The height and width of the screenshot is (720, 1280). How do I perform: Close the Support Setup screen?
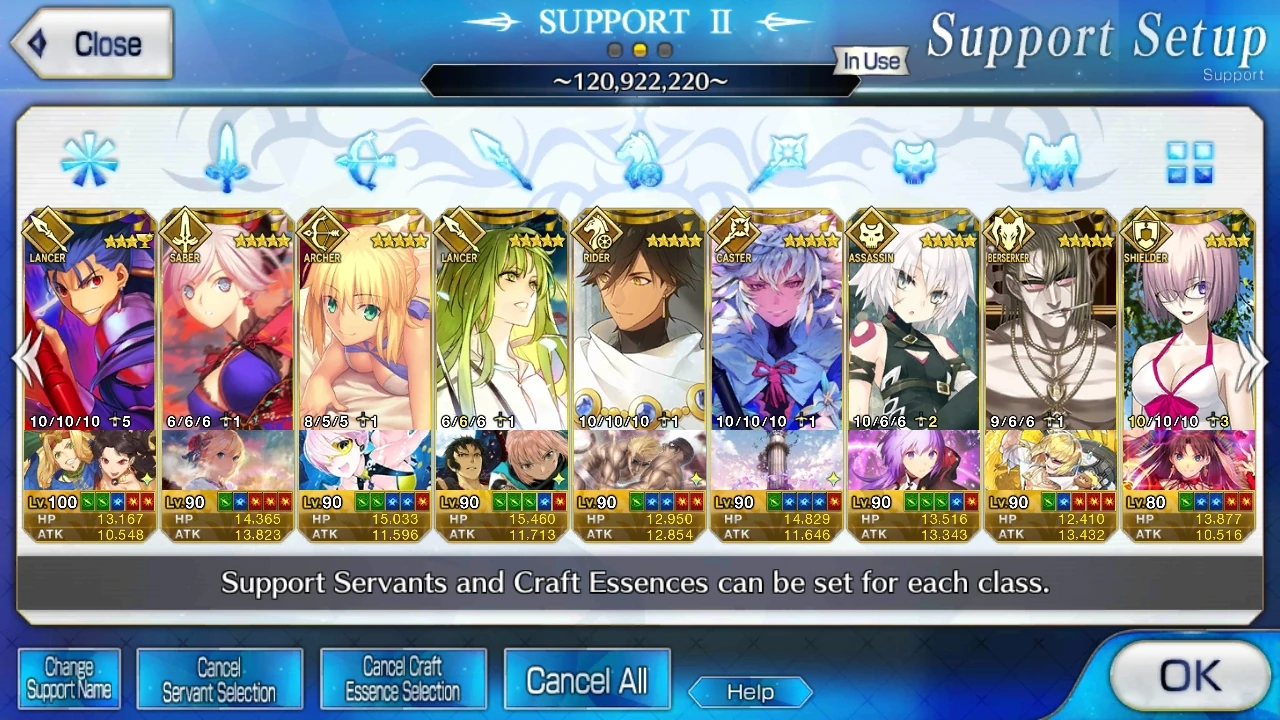point(90,42)
